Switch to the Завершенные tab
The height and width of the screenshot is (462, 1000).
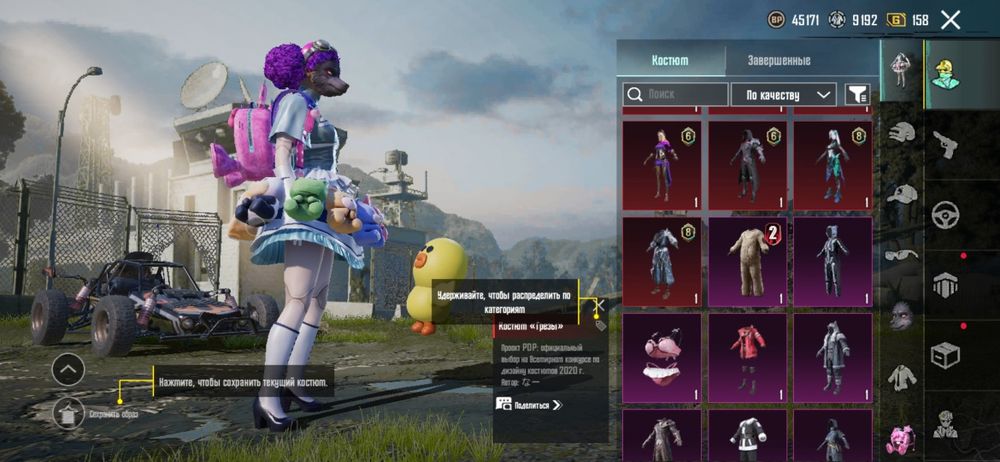(x=779, y=60)
